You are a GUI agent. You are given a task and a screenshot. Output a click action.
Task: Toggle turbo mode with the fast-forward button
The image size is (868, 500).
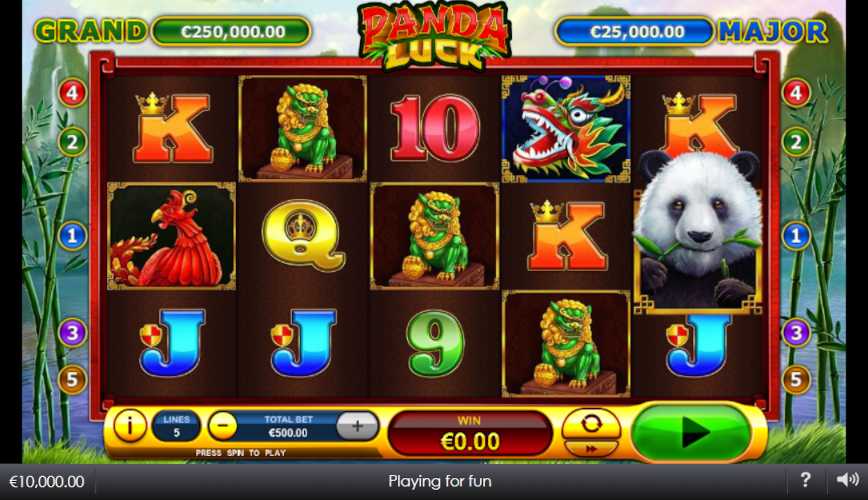click(590, 449)
